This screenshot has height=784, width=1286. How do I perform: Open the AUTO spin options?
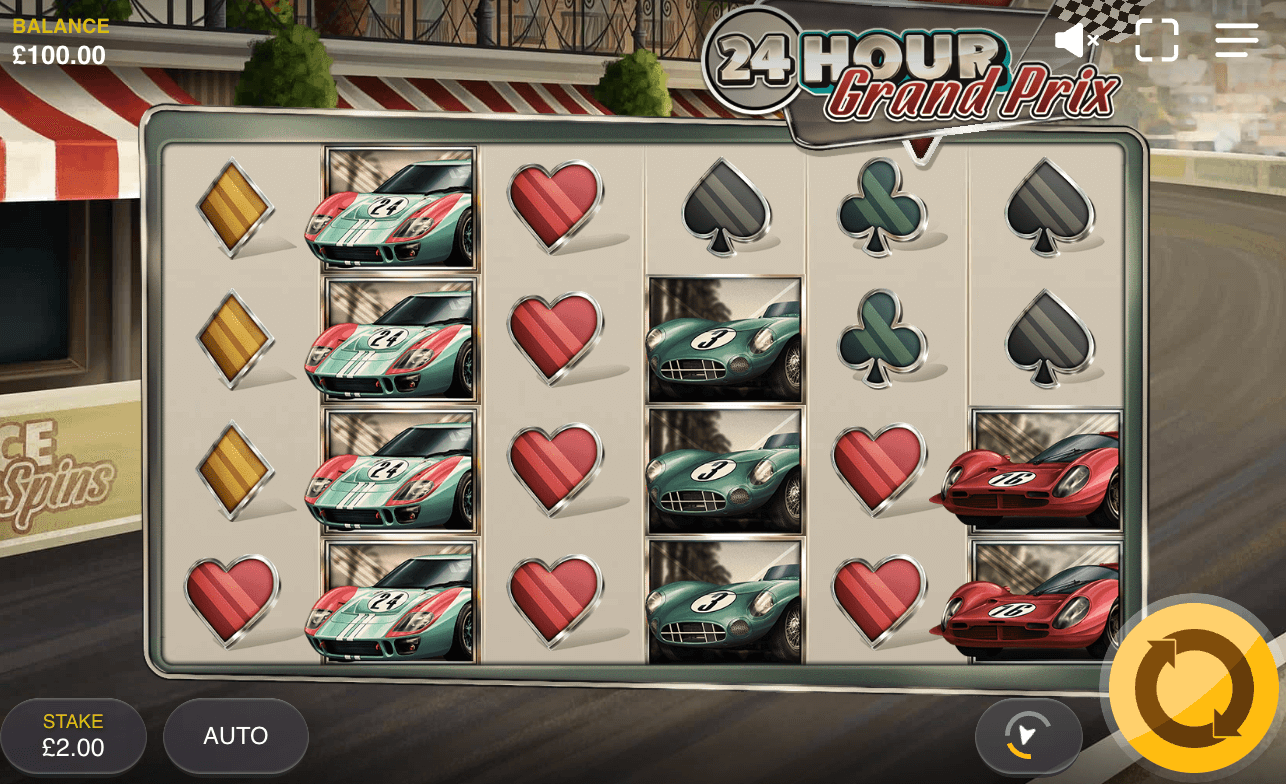pos(235,735)
